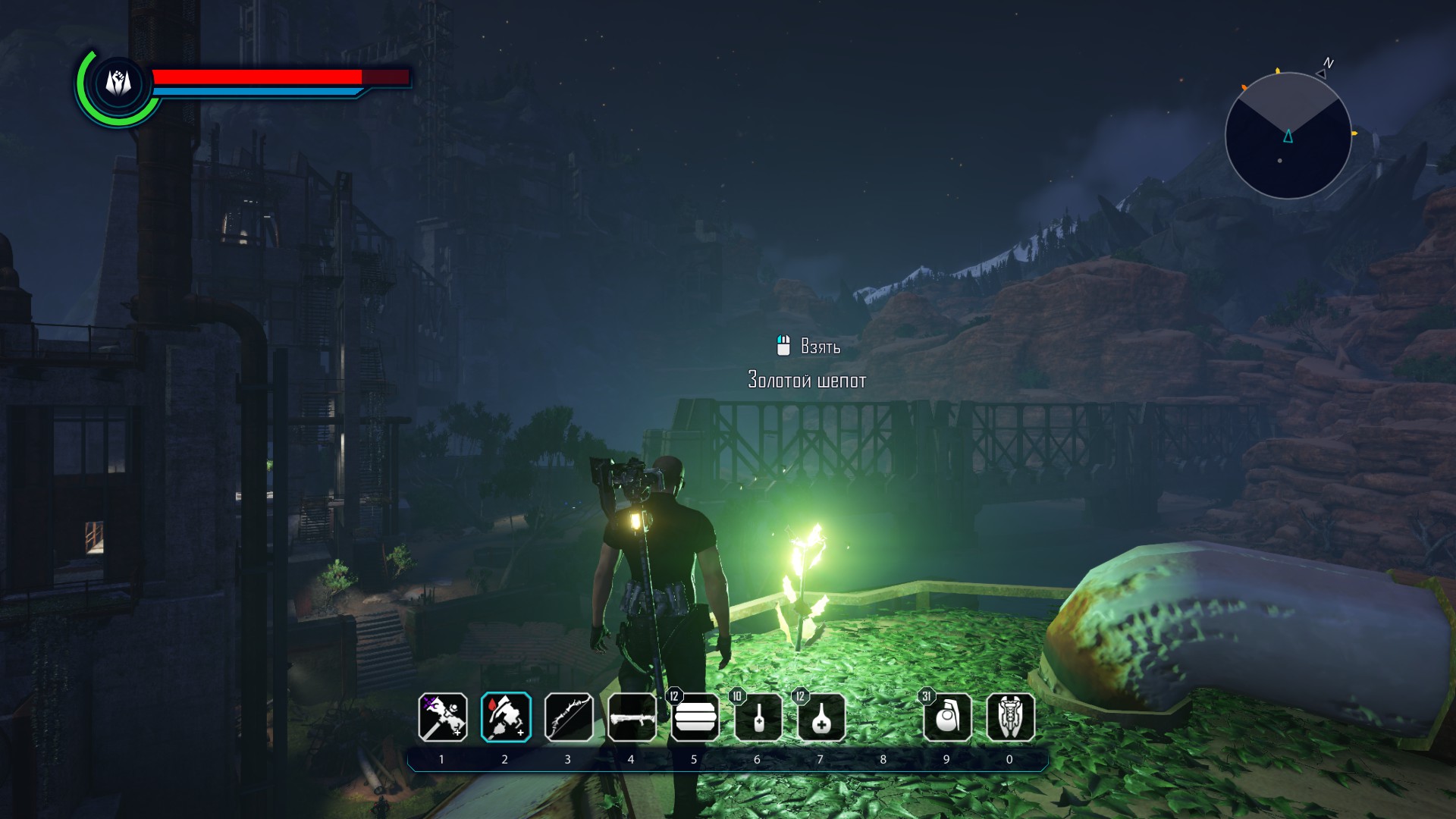Switch to the shotgun hotbar slot
Screen dimensions: 1456x819
point(632,717)
